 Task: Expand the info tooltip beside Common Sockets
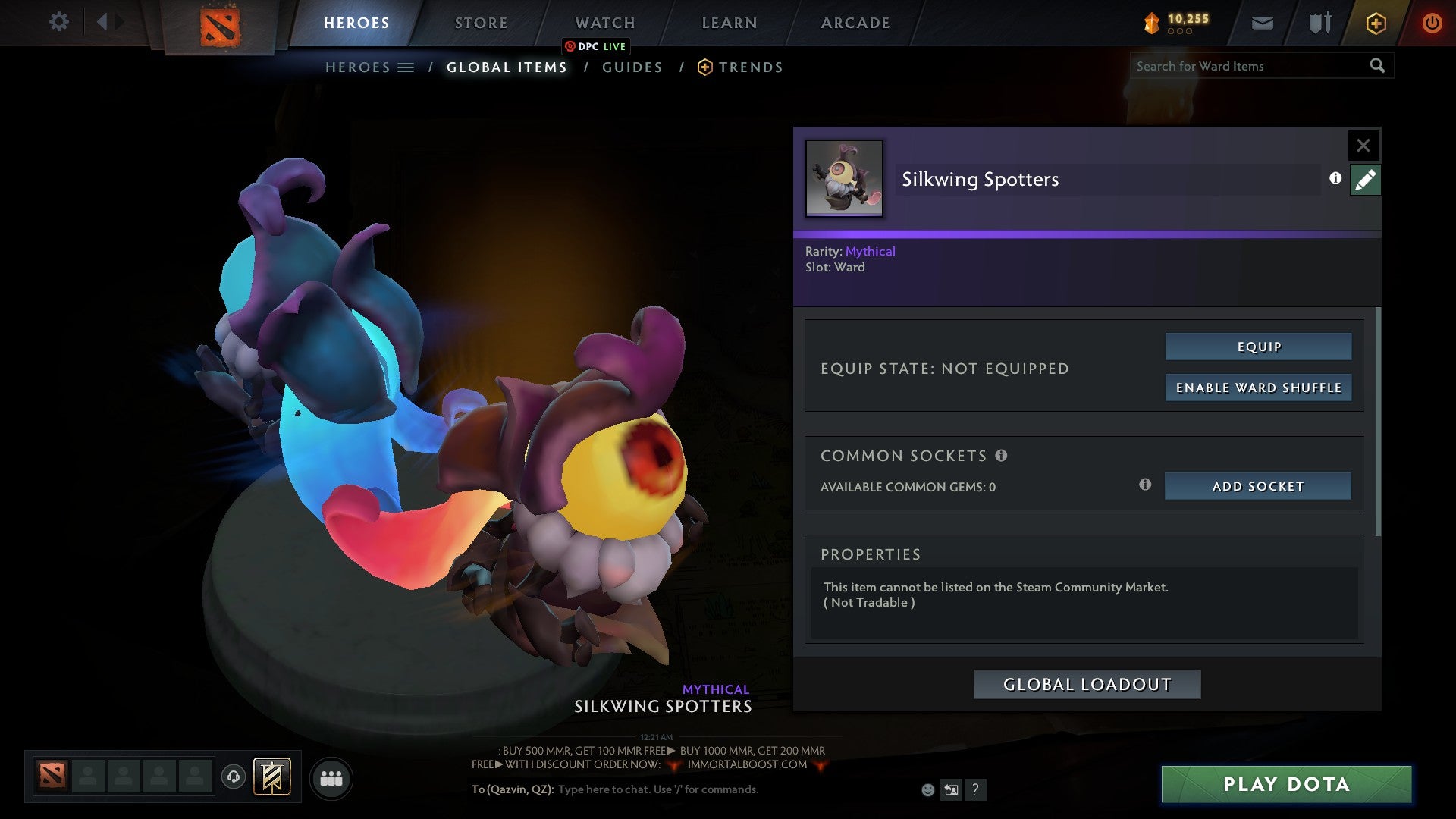pyautogui.click(x=1002, y=455)
